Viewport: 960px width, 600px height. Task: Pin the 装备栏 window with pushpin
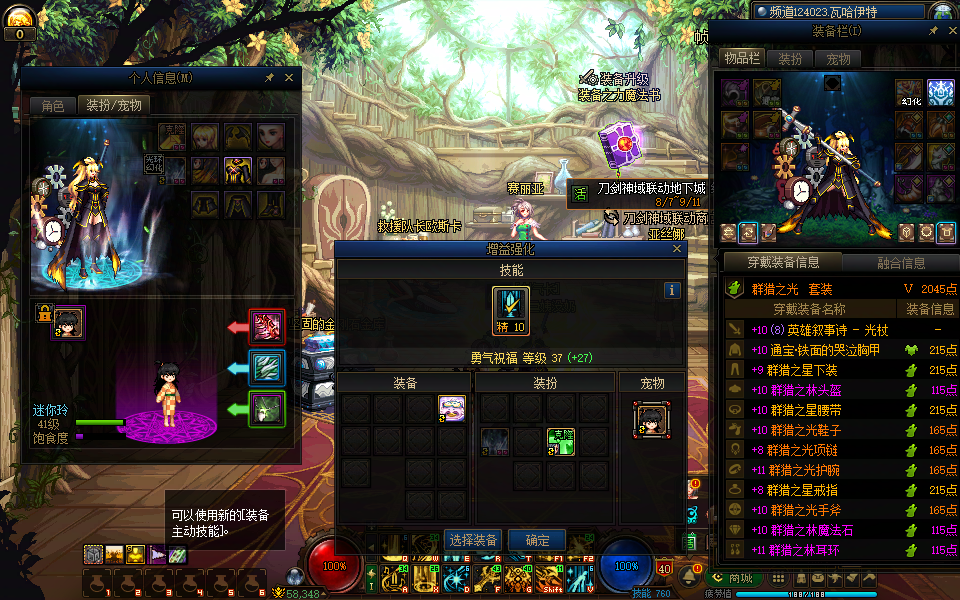tap(933, 31)
